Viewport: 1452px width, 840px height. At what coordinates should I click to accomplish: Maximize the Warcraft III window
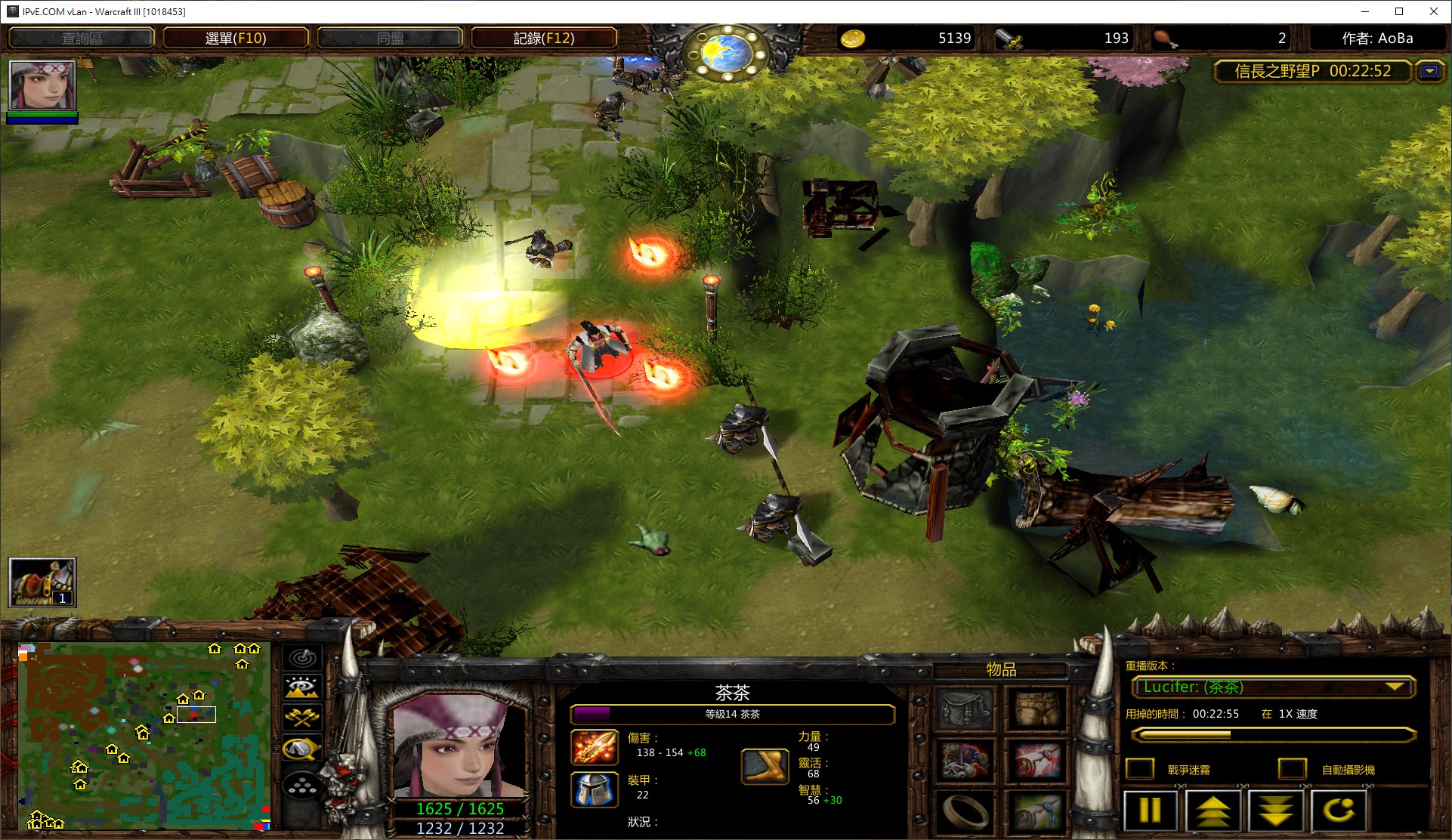click(x=1399, y=11)
